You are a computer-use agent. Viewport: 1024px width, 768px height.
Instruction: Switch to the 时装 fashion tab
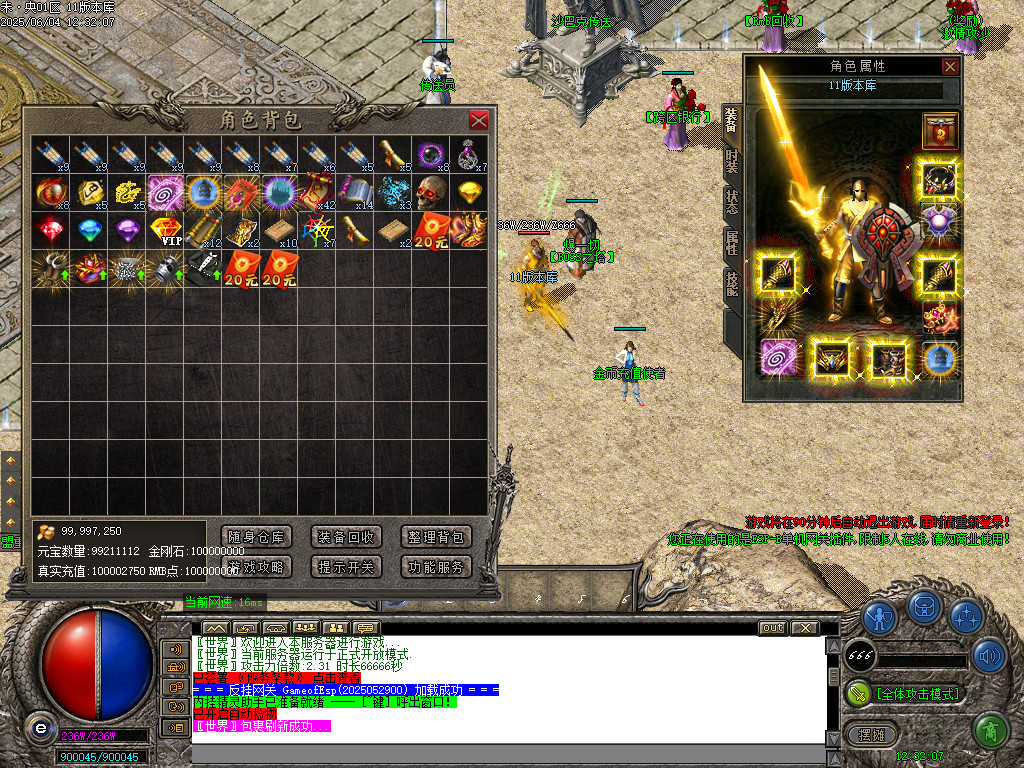tap(731, 160)
